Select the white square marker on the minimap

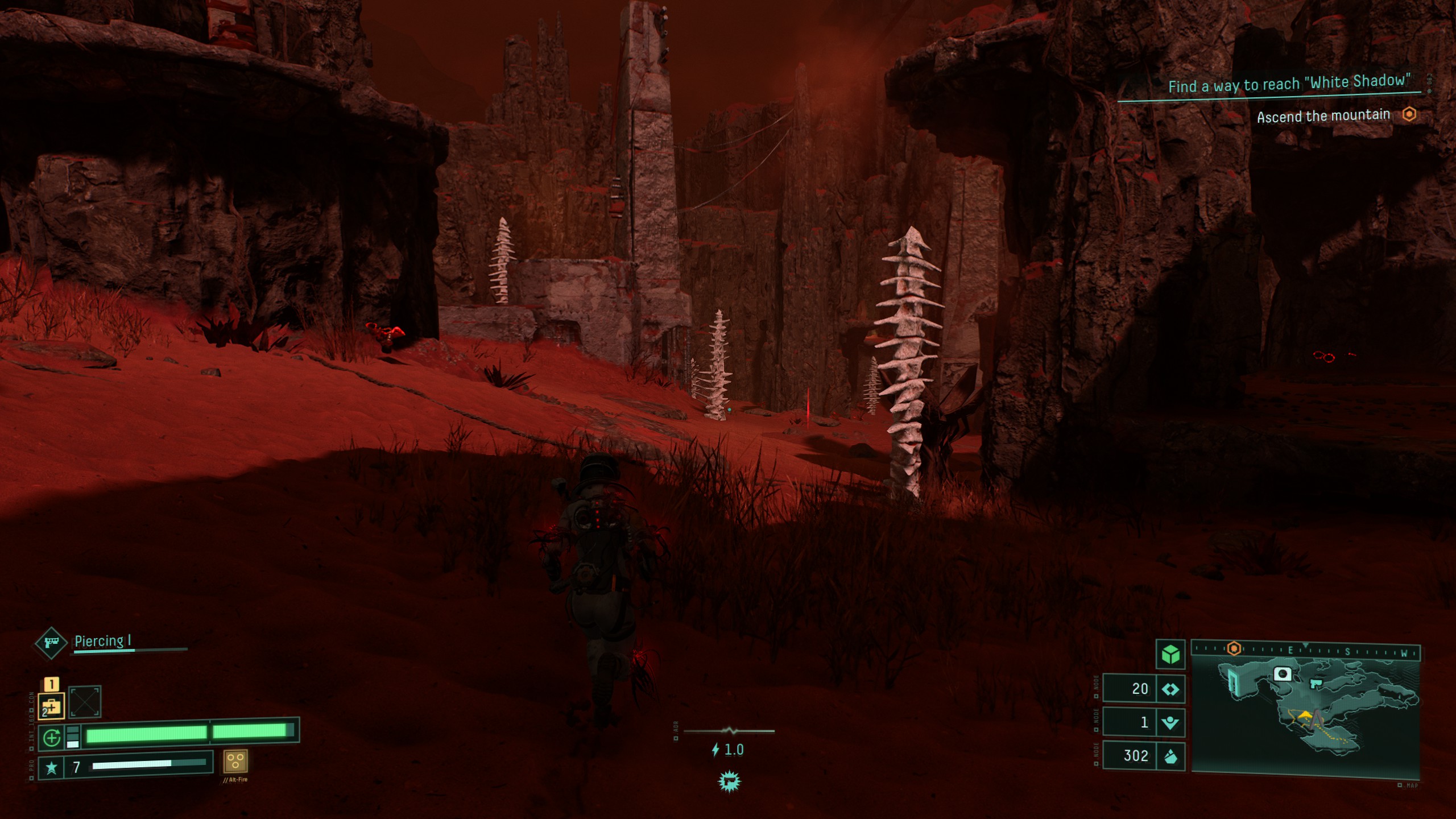click(x=1282, y=675)
